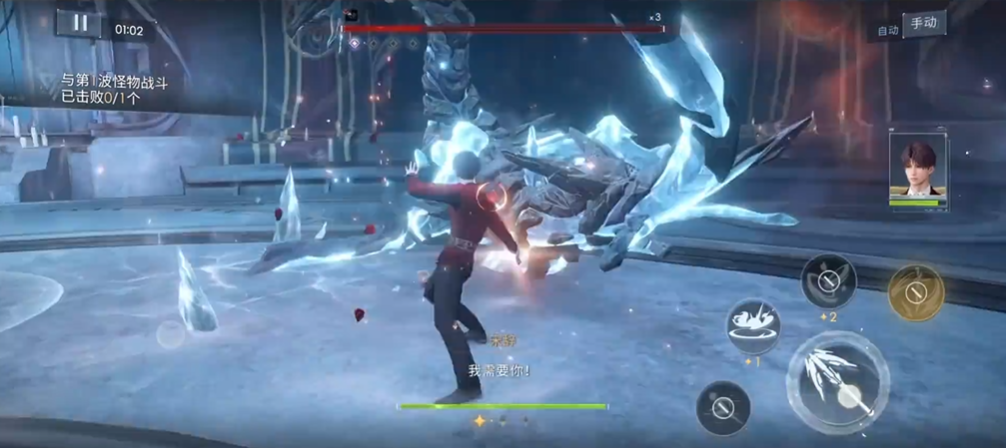This screenshot has height=448, width=1006.
Task: Tap the locked skill beside the attack button
Action: (x=723, y=407)
